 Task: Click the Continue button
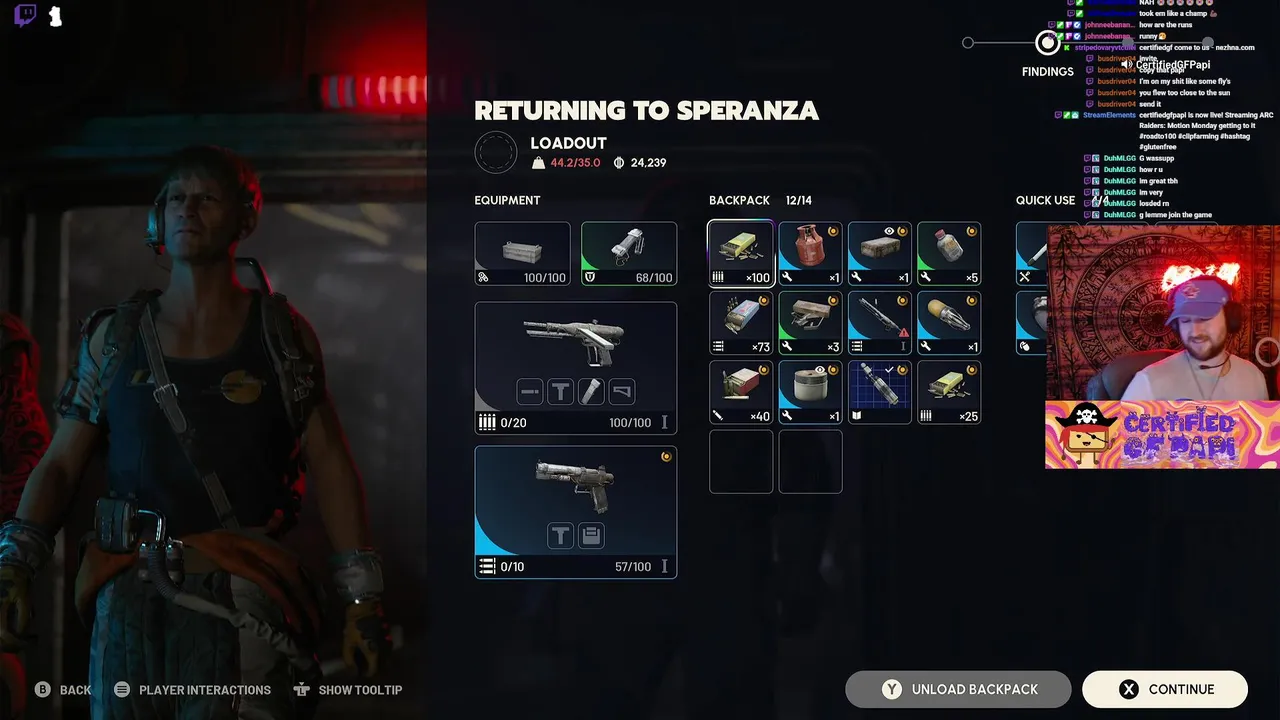(x=1164, y=689)
